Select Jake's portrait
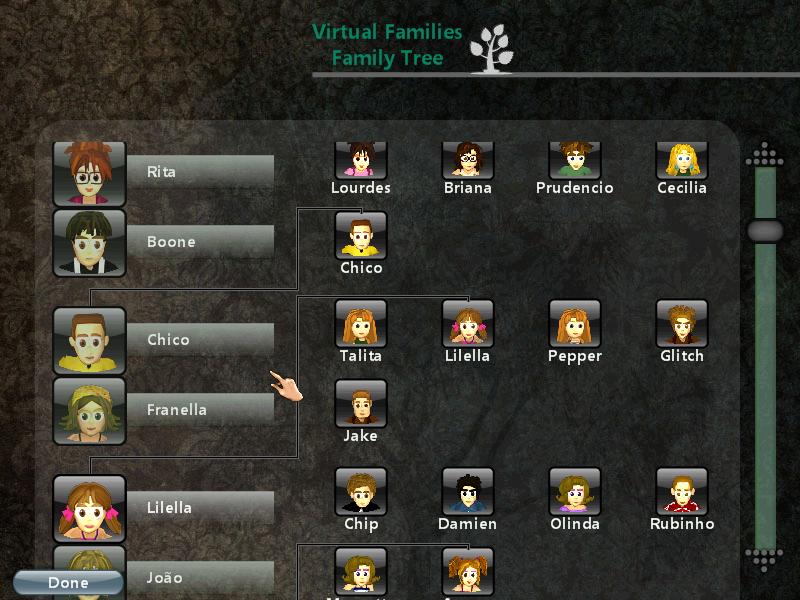The width and height of the screenshot is (800, 600). (361, 404)
